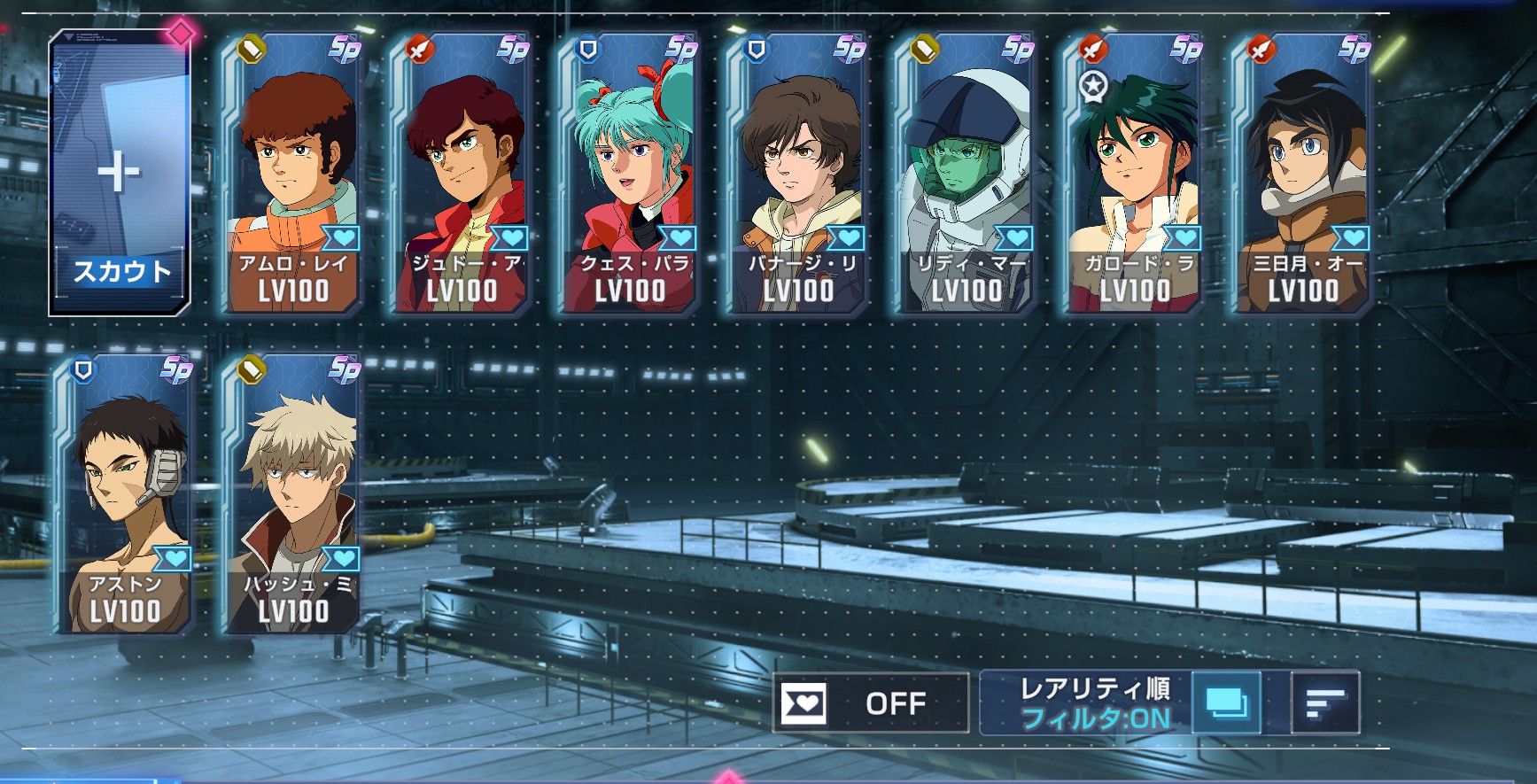Pick the アストン character card
The height and width of the screenshot is (784, 1537).
[125, 496]
